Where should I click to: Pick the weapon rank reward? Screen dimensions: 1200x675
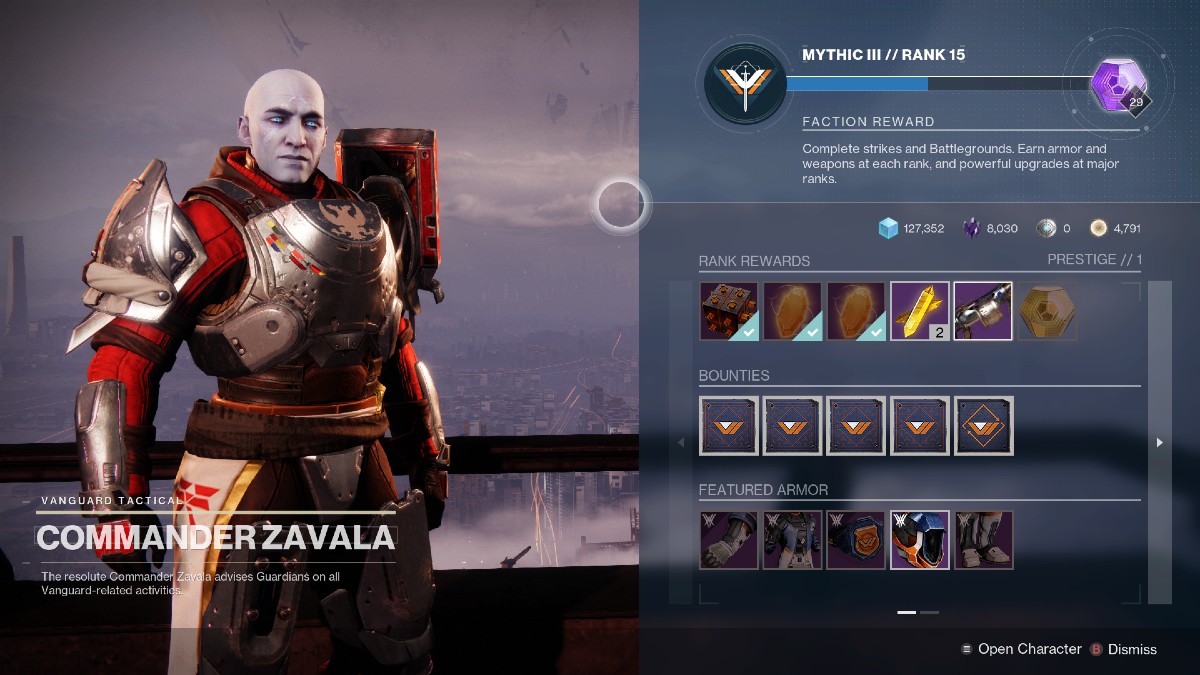click(x=983, y=311)
